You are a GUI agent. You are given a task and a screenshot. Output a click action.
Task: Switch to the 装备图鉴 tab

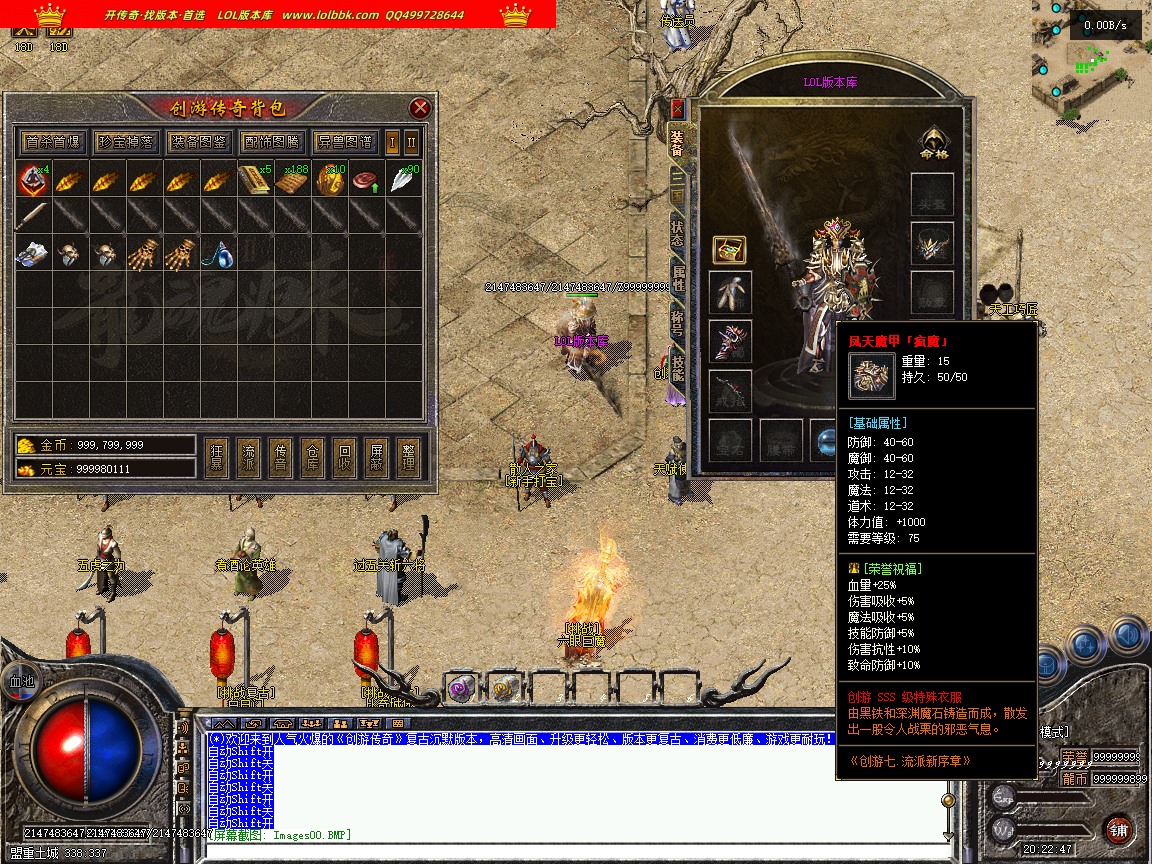[x=198, y=142]
